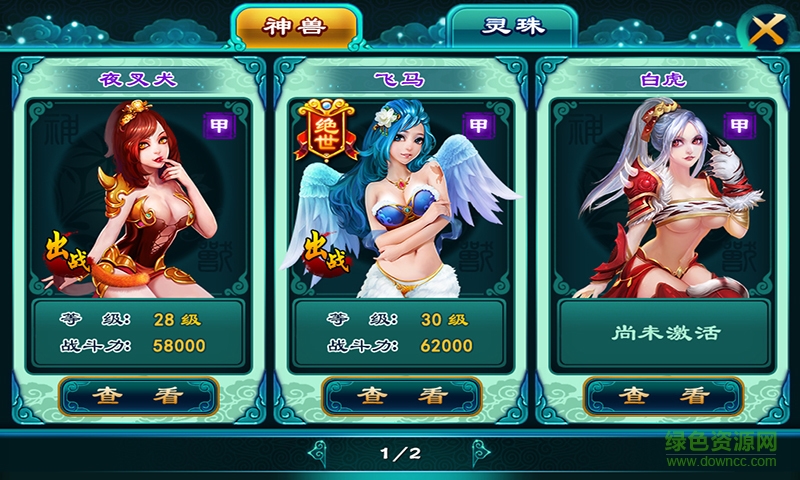View details with 查看 under 夜叉犬
This screenshot has width=800, height=480.
pyautogui.click(x=138, y=395)
